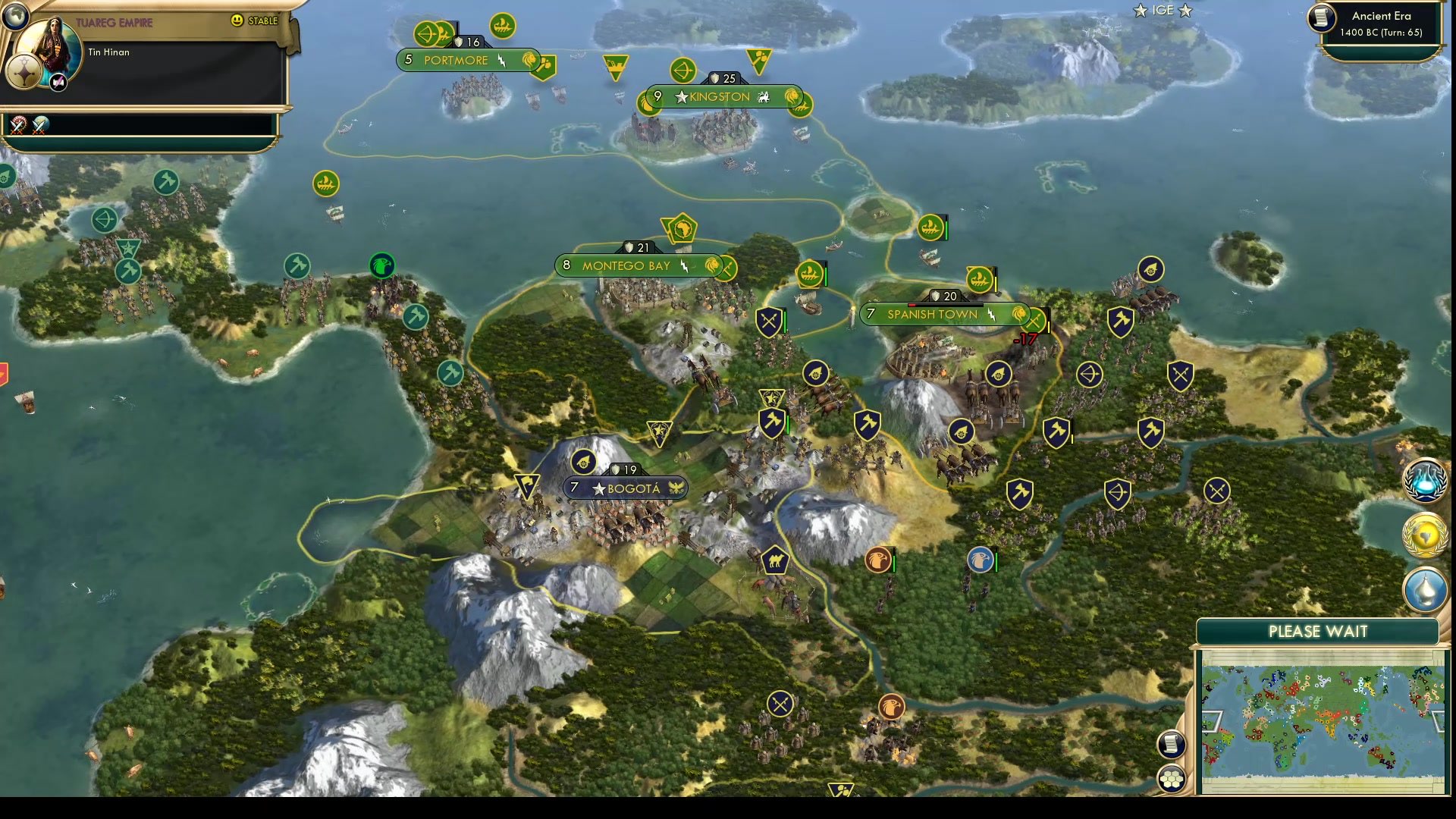Image resolution: width=1456 pixels, height=819 pixels.
Task: Click the world minimap to navigate
Action: pyautogui.click(x=1323, y=720)
